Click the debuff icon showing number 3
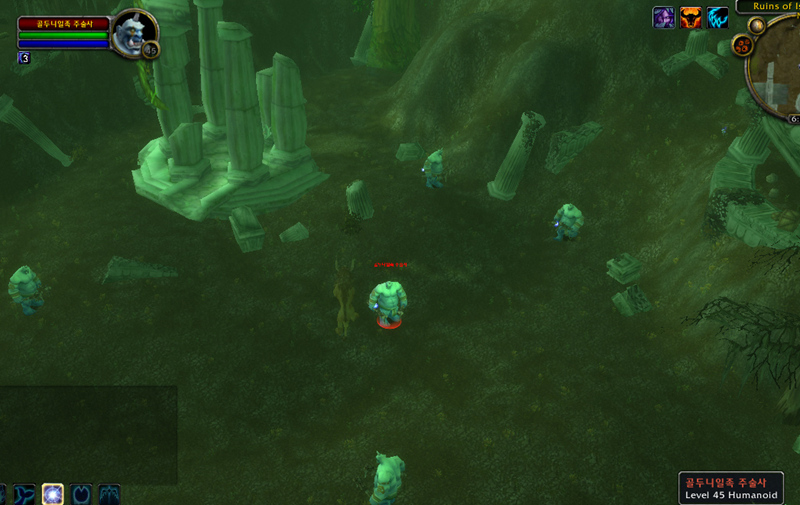Screen dimensions: 800x505 click(23, 58)
